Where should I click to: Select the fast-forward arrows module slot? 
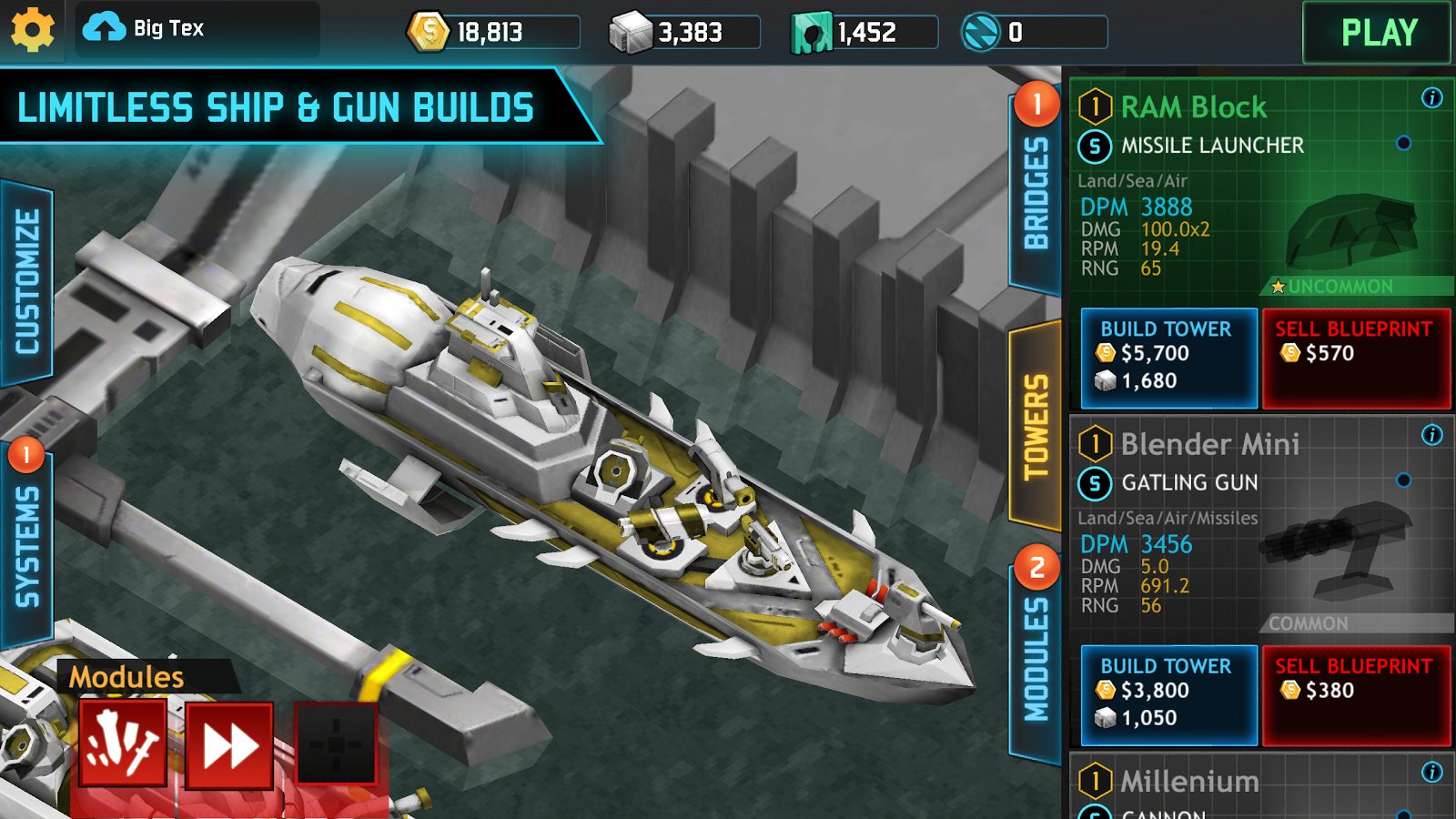click(229, 746)
